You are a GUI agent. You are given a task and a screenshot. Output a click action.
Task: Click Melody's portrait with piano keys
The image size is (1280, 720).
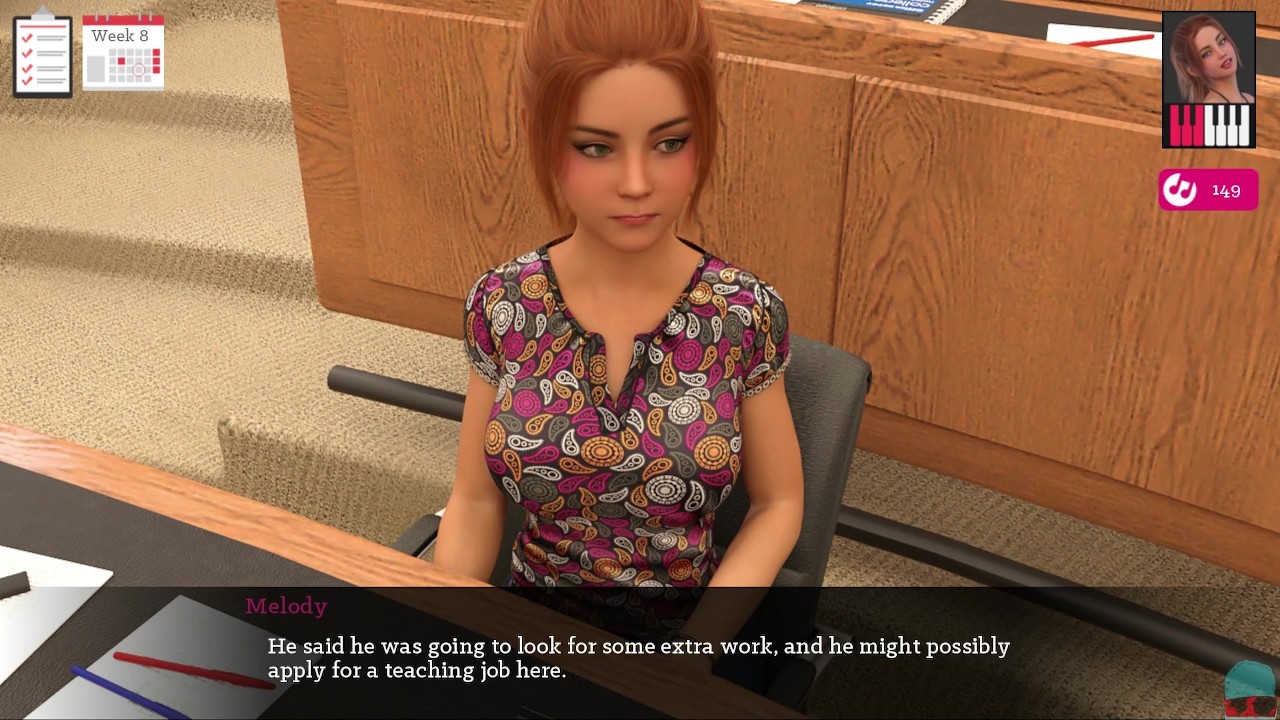pyautogui.click(x=1208, y=80)
